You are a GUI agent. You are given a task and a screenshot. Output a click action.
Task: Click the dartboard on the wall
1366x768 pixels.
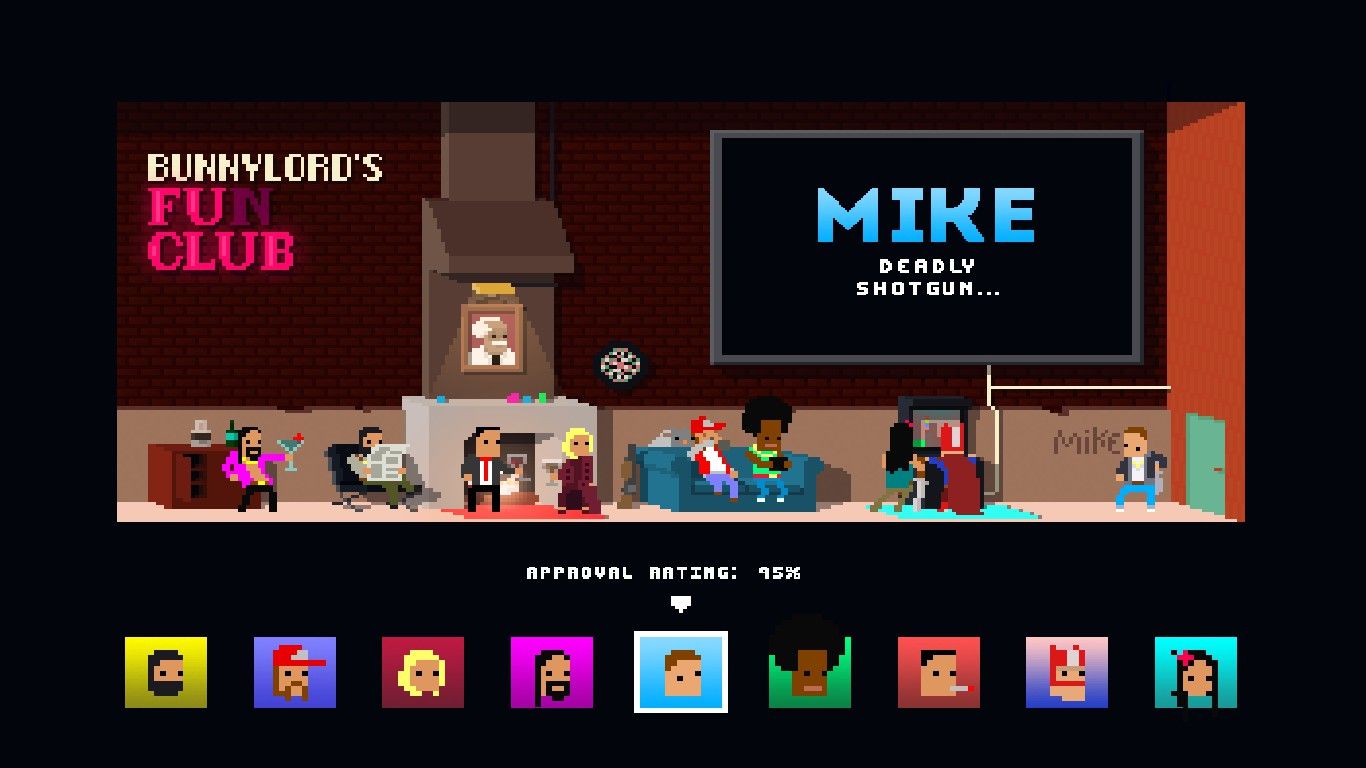tap(622, 365)
